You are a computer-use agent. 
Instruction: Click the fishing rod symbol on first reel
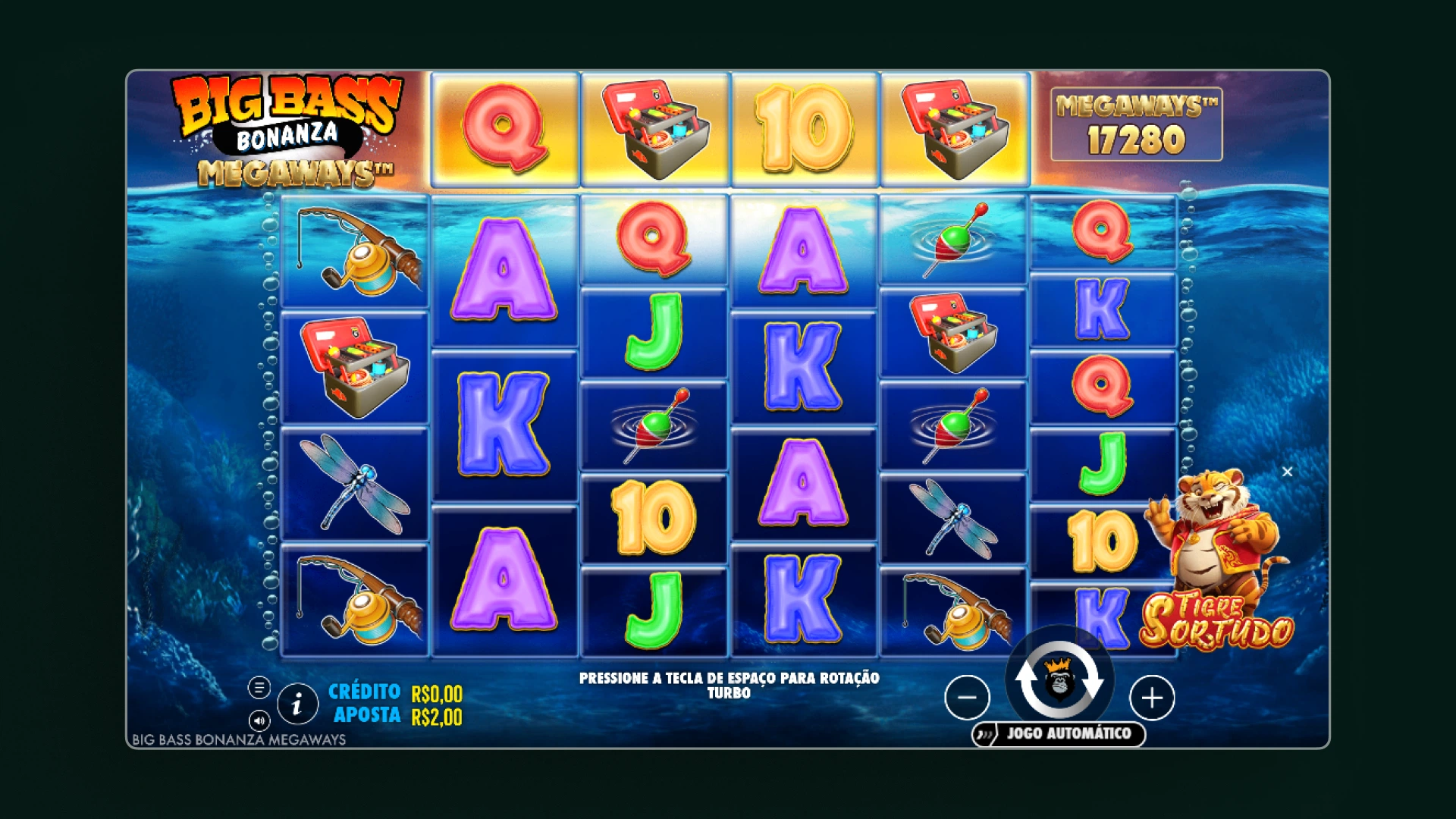tap(354, 250)
